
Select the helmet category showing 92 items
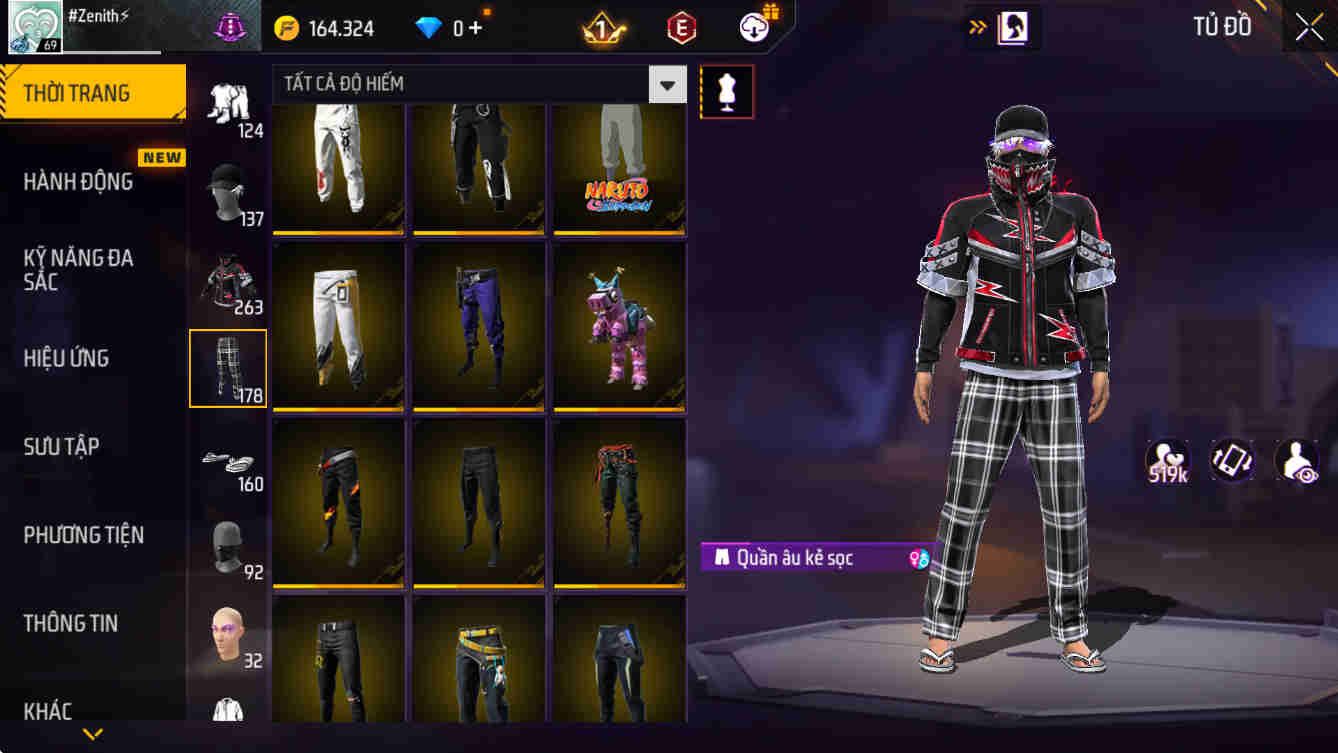(228, 545)
